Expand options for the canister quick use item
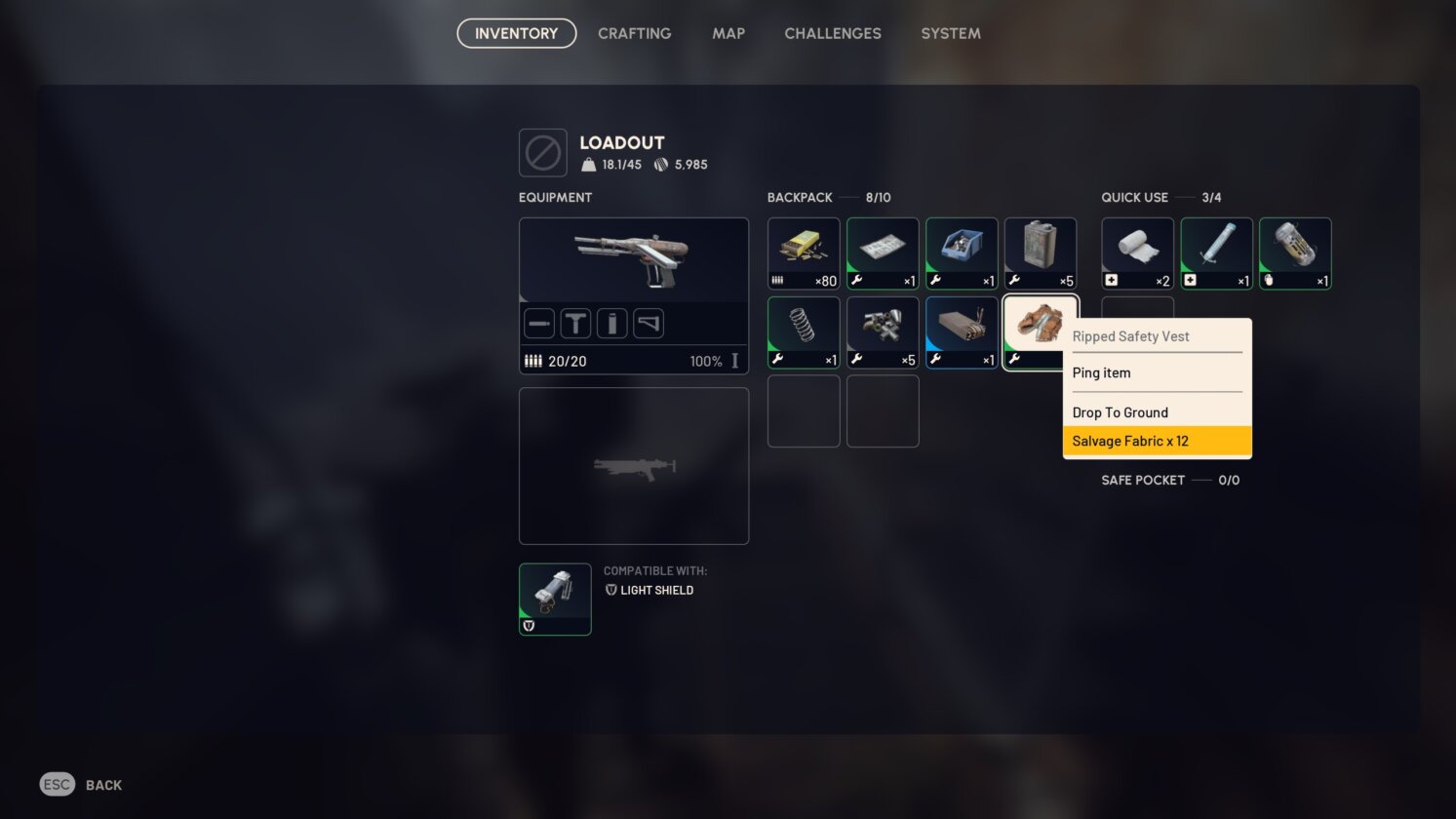The width and height of the screenshot is (1456, 819). tap(1294, 252)
